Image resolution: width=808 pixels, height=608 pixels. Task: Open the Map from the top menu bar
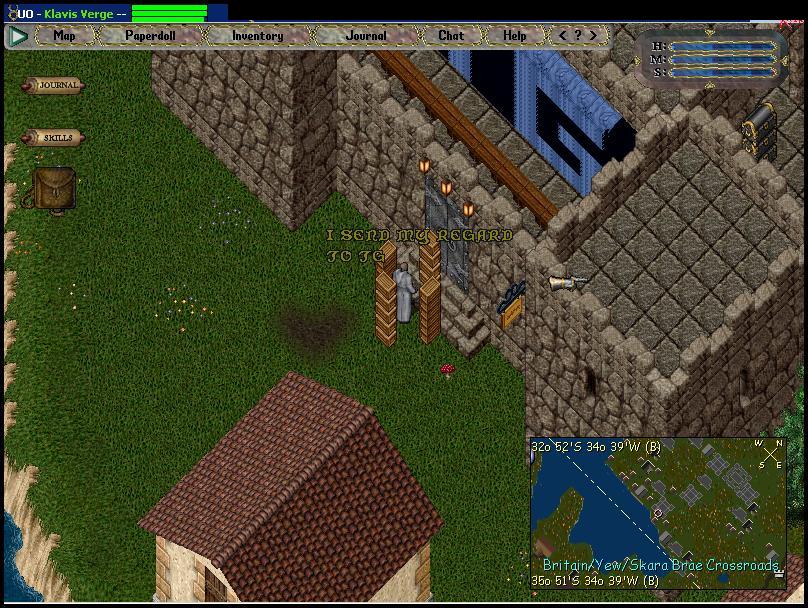65,35
